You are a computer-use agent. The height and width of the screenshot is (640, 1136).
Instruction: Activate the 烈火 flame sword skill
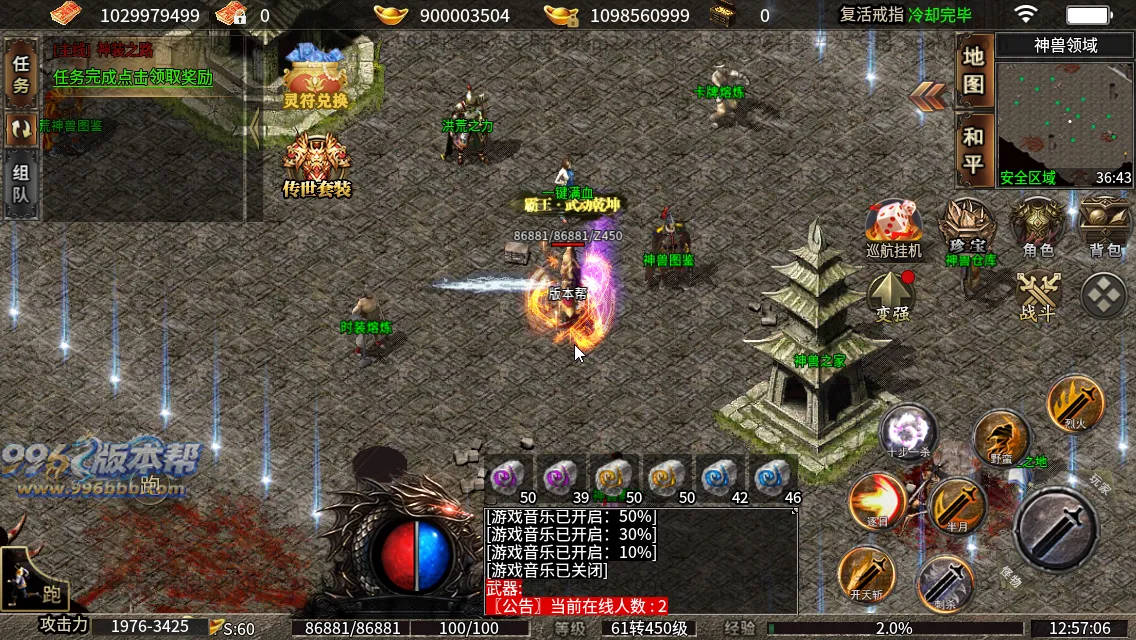(1075, 403)
